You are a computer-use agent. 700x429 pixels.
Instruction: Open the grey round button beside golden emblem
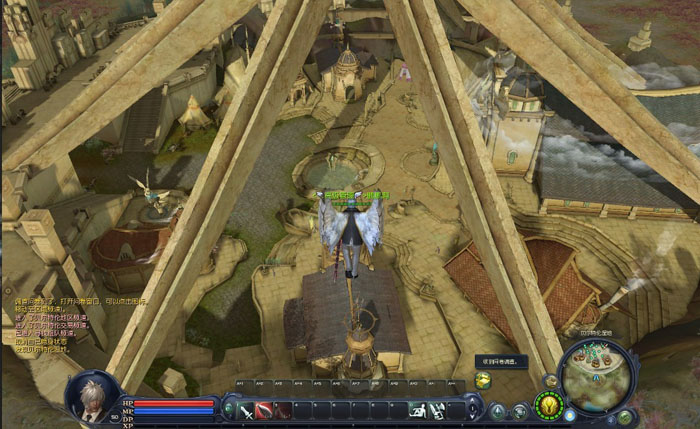coord(520,411)
